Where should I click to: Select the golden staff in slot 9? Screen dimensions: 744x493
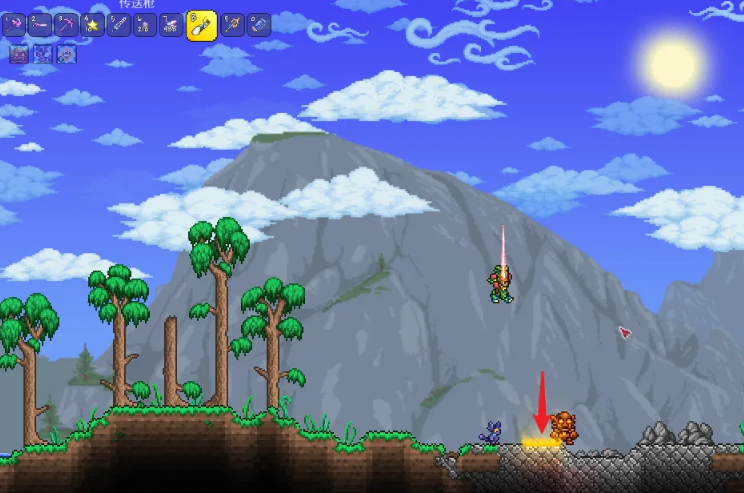click(x=233, y=25)
